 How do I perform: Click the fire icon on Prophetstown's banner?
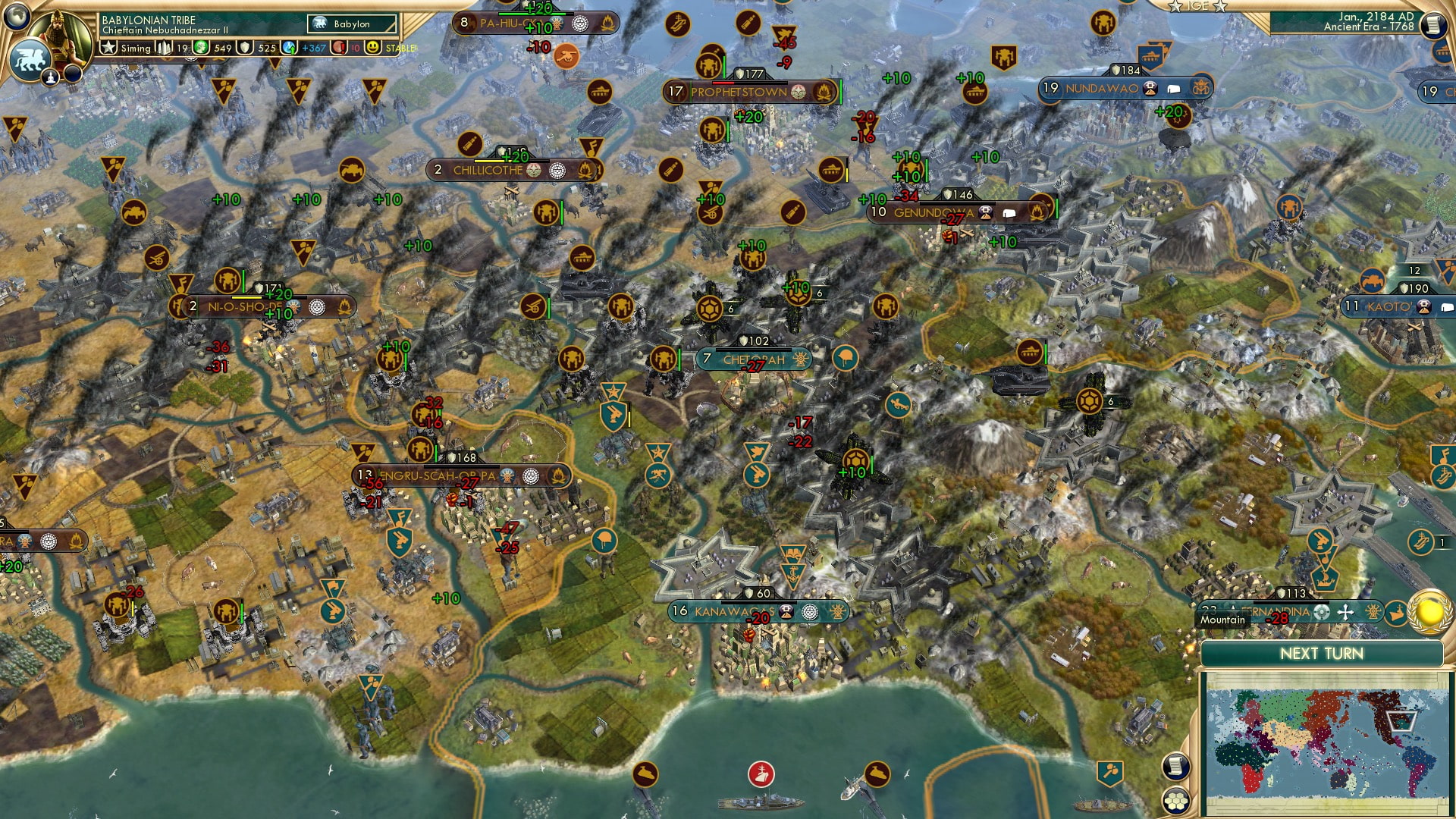pos(824,92)
